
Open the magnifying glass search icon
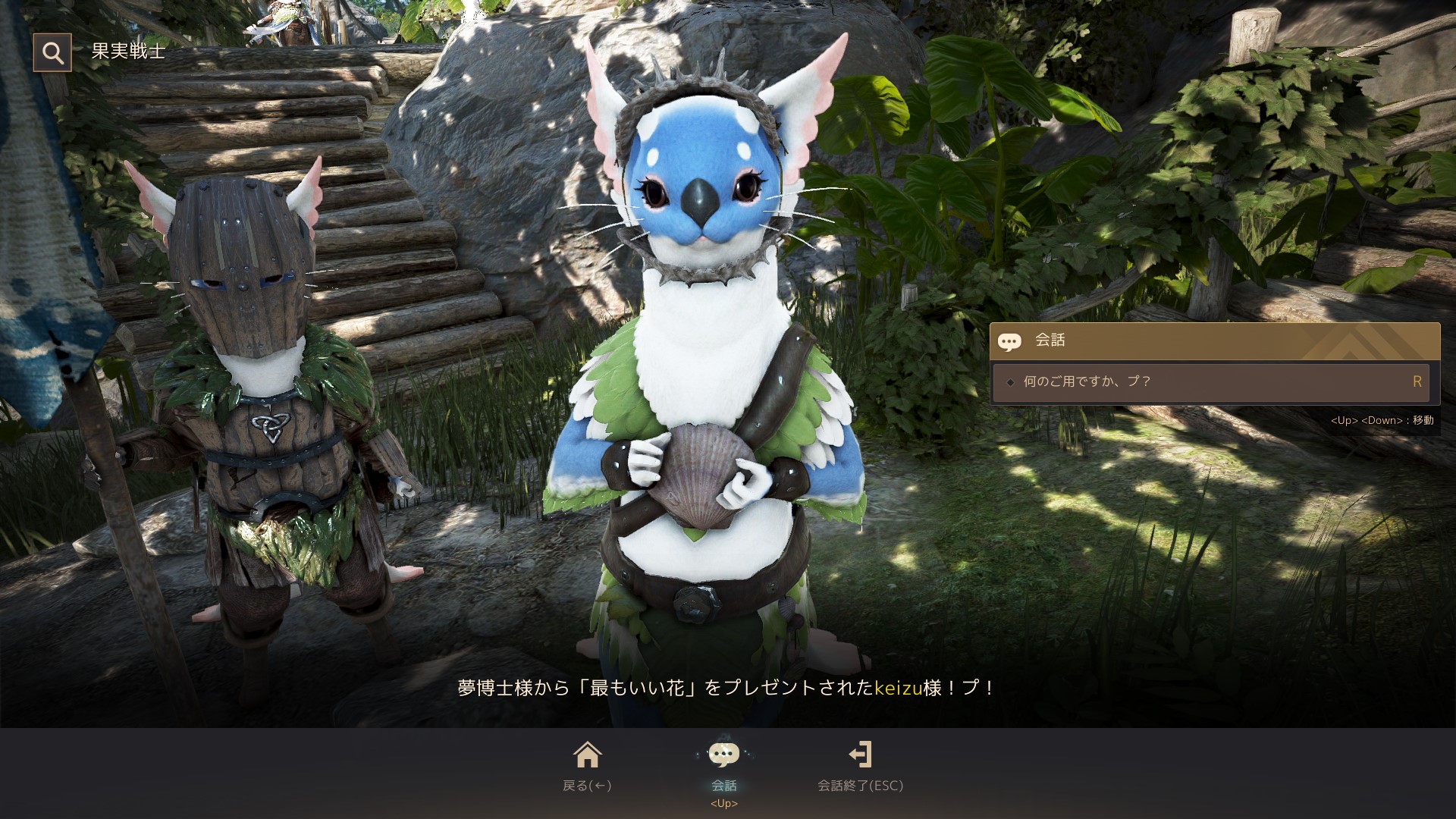(52, 52)
